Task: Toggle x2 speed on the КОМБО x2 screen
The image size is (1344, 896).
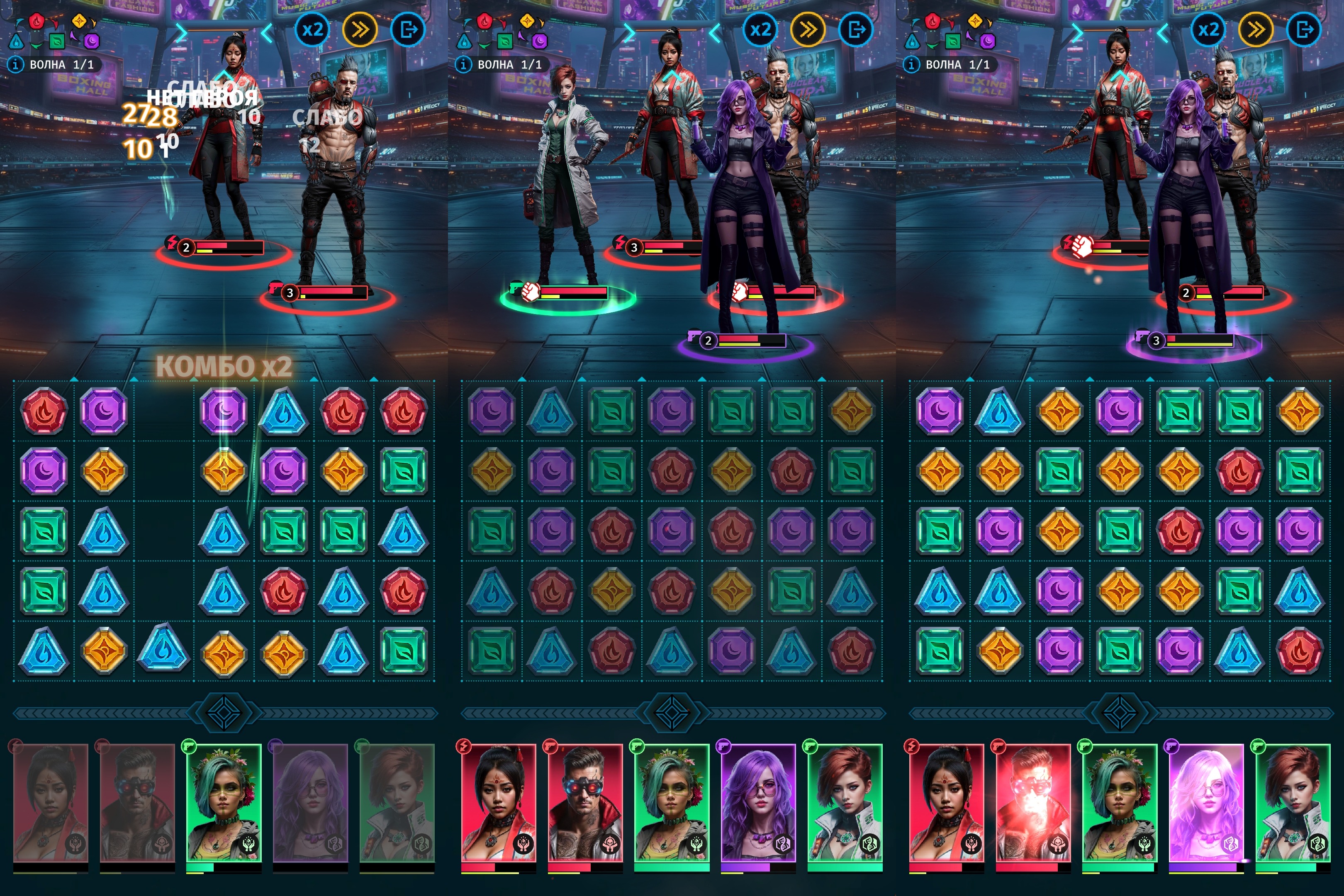Action: coord(313,30)
